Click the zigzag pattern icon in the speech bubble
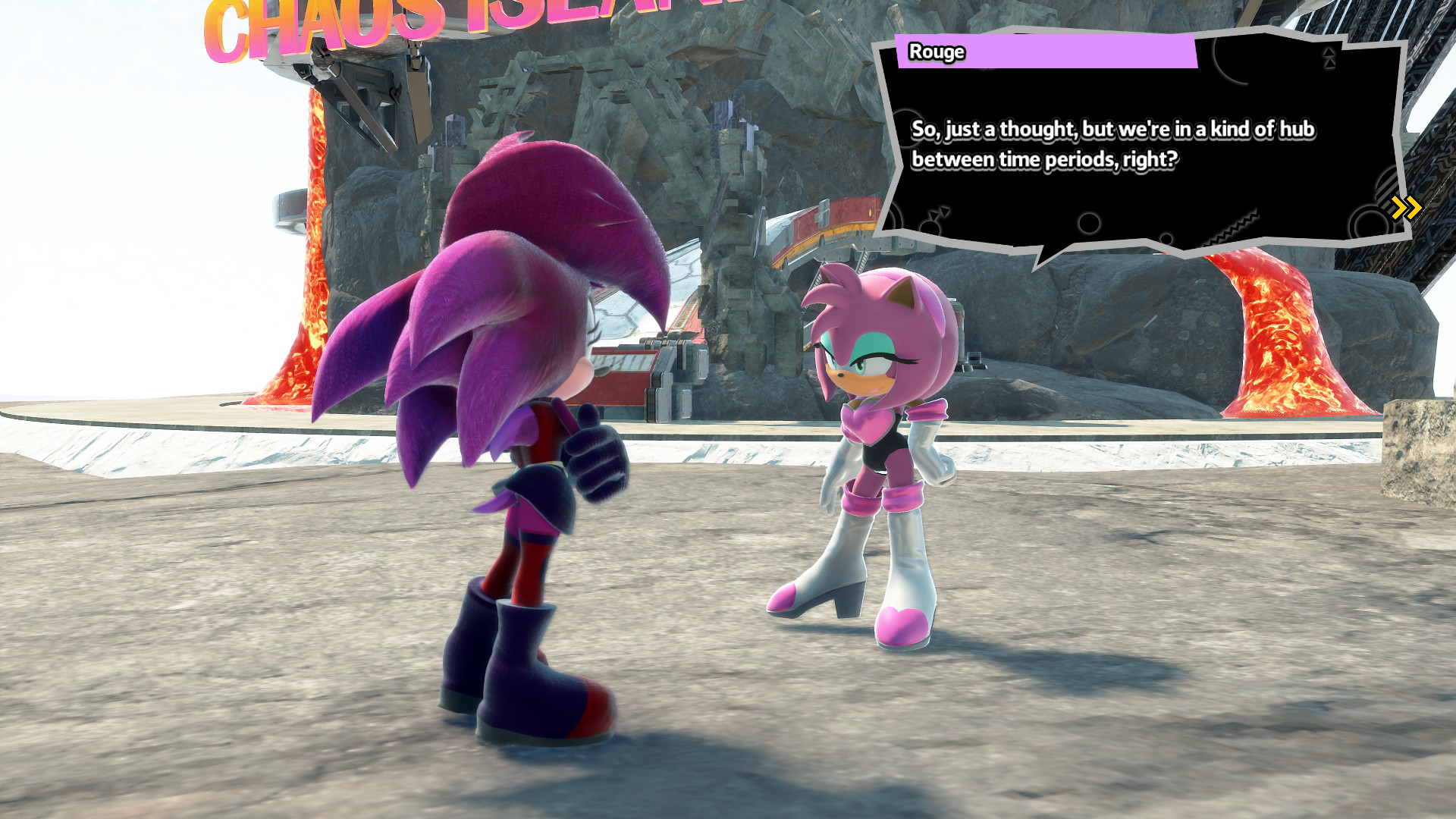Viewport: 1456px width, 819px height. [1234, 225]
